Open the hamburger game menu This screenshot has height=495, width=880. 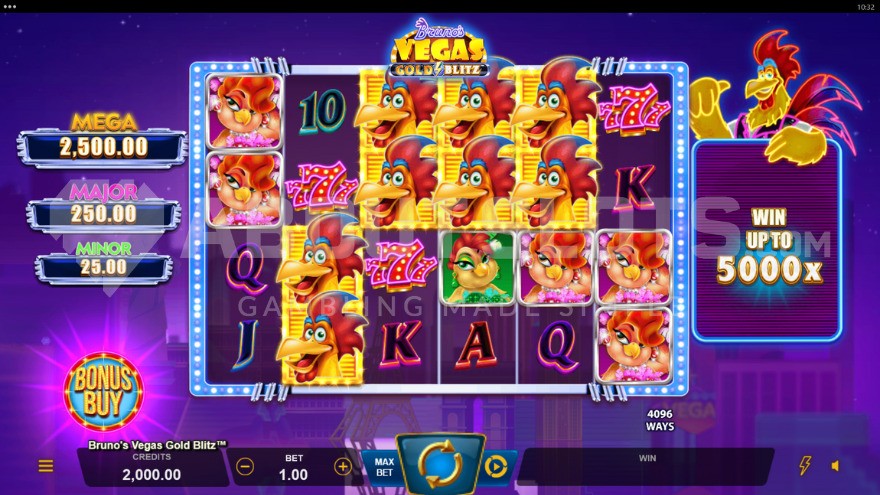click(x=46, y=466)
